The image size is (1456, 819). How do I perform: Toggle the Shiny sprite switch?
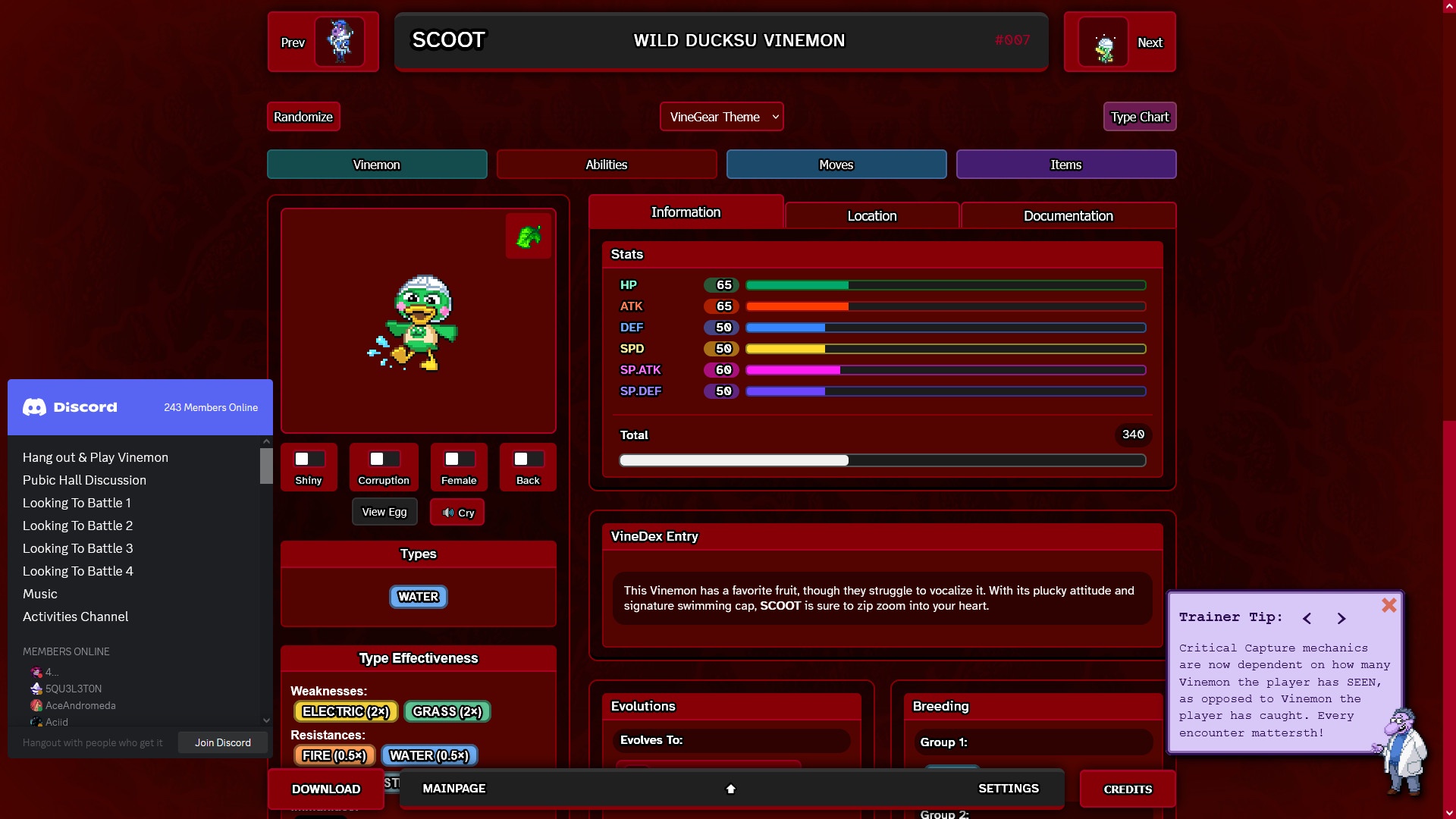pyautogui.click(x=309, y=460)
